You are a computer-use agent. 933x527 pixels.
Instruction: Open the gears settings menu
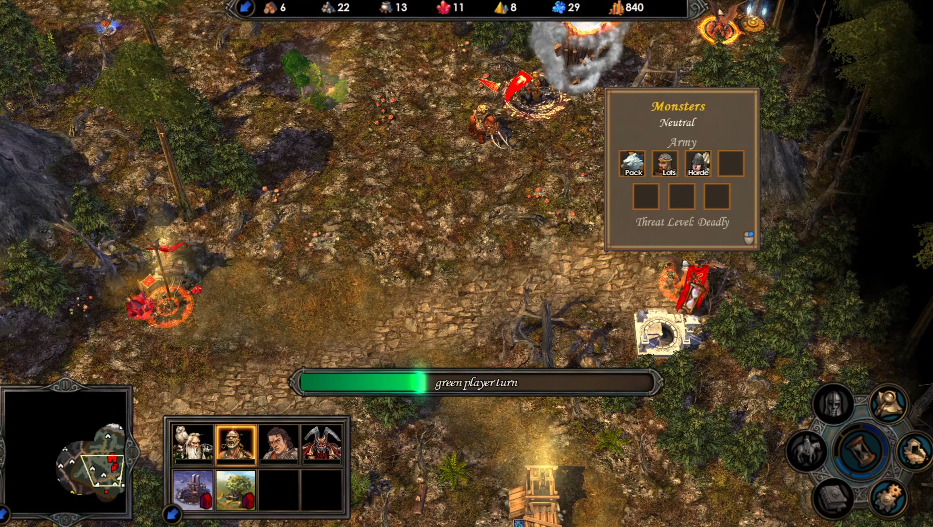[887, 497]
